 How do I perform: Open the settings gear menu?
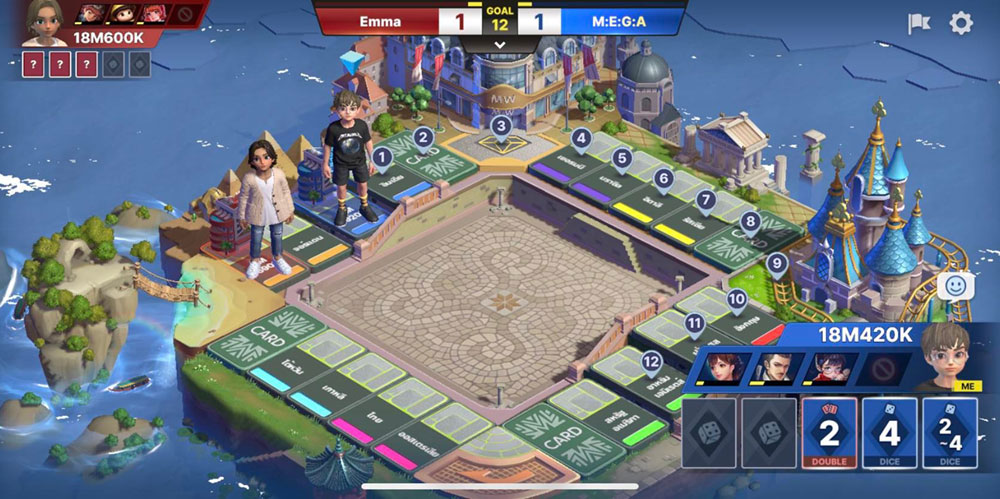960,24
